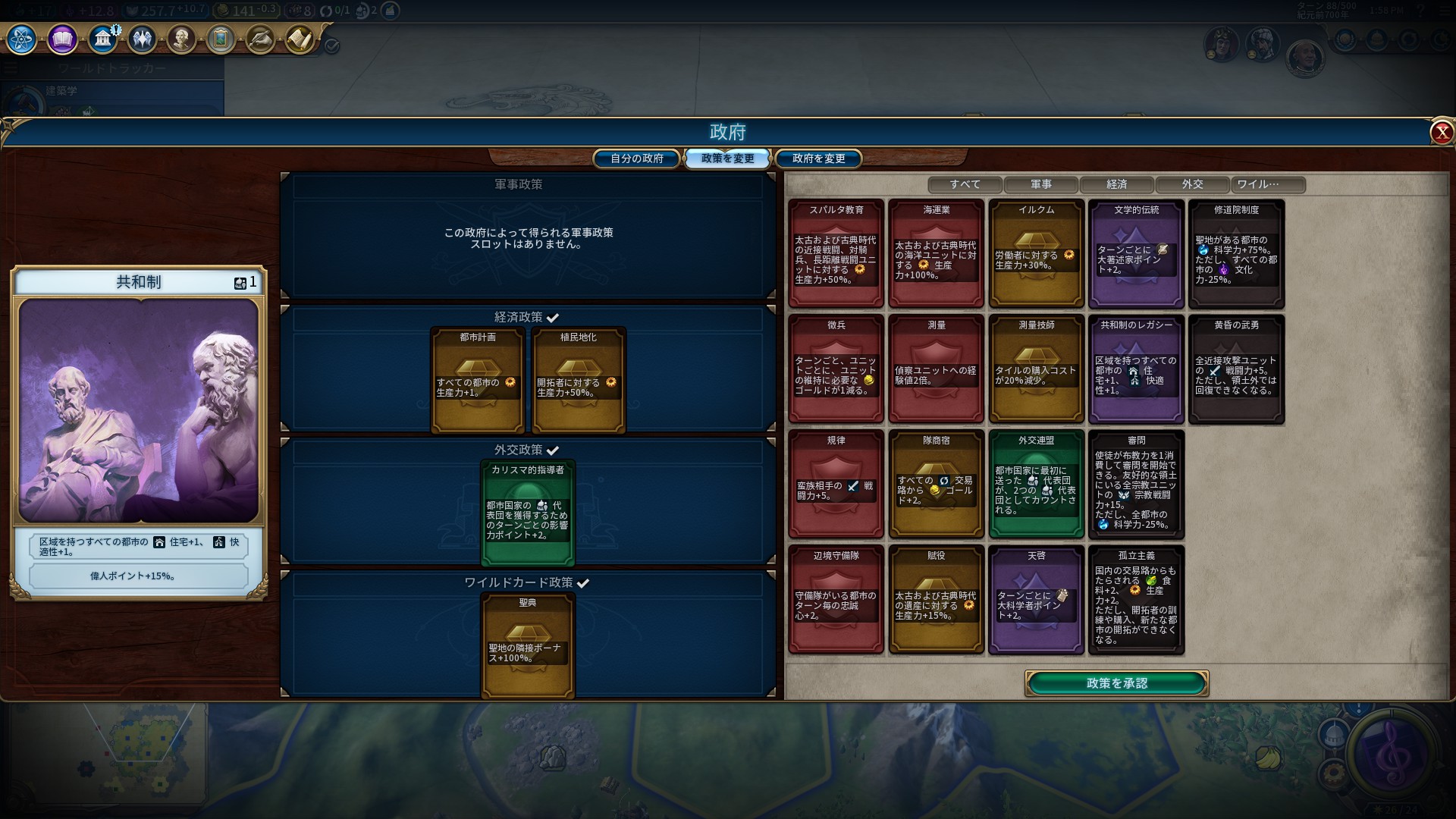Screen dimensions: 1456x819
Task: Open the 政府を変更 tab
Action: (x=818, y=158)
